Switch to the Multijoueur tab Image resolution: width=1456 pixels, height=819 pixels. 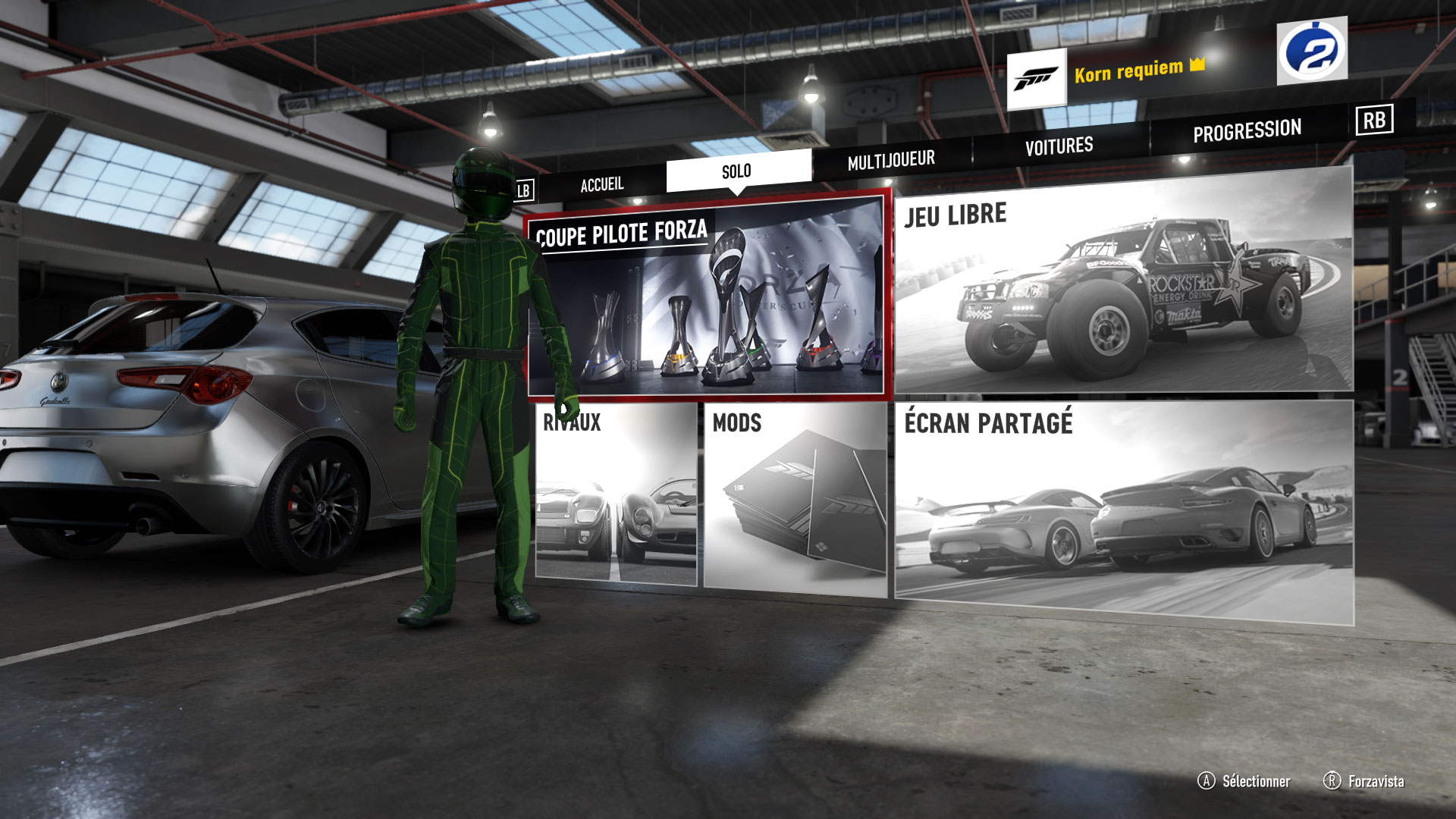[891, 159]
